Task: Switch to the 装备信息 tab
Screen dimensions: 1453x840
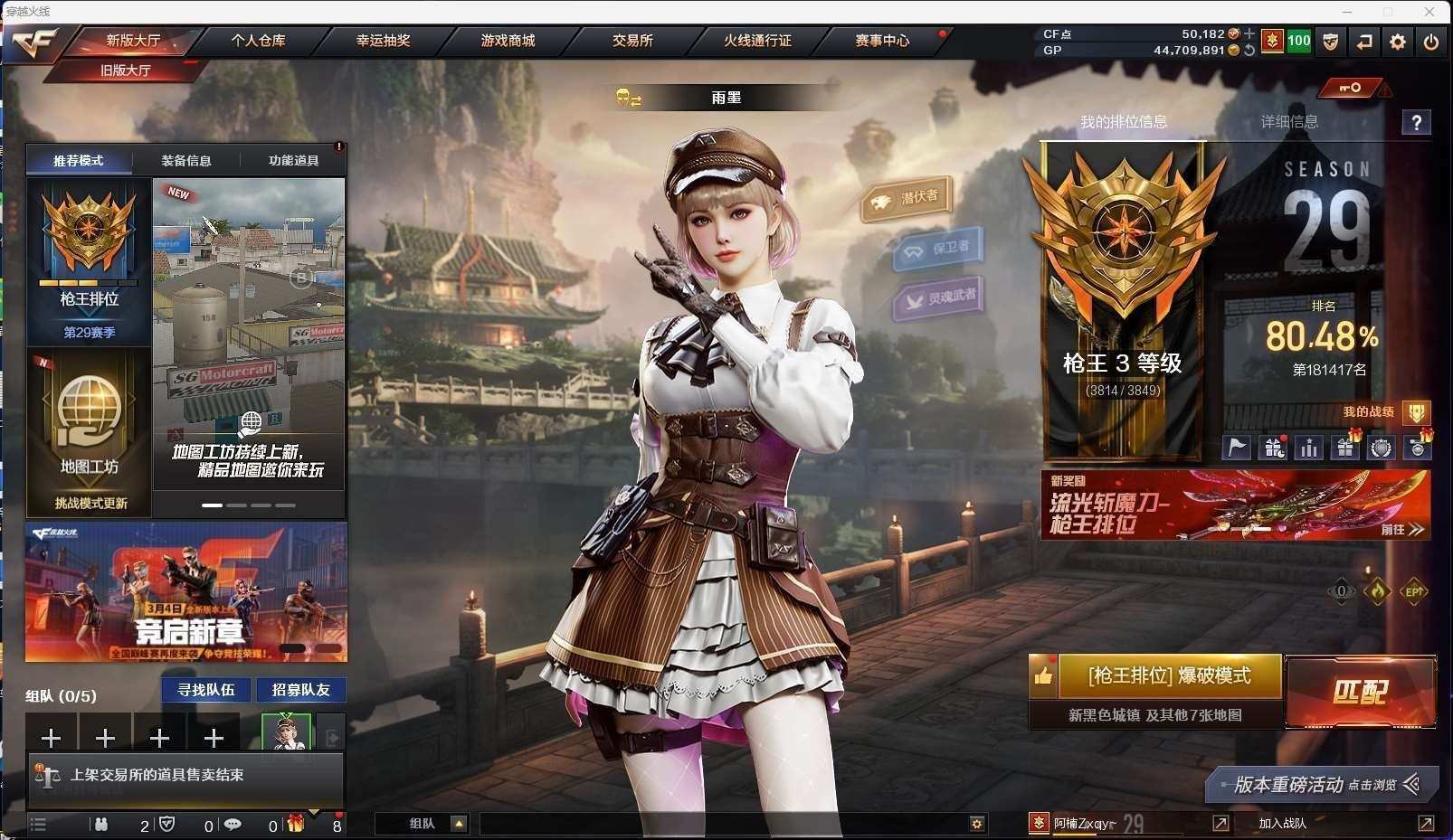Action: [186, 161]
